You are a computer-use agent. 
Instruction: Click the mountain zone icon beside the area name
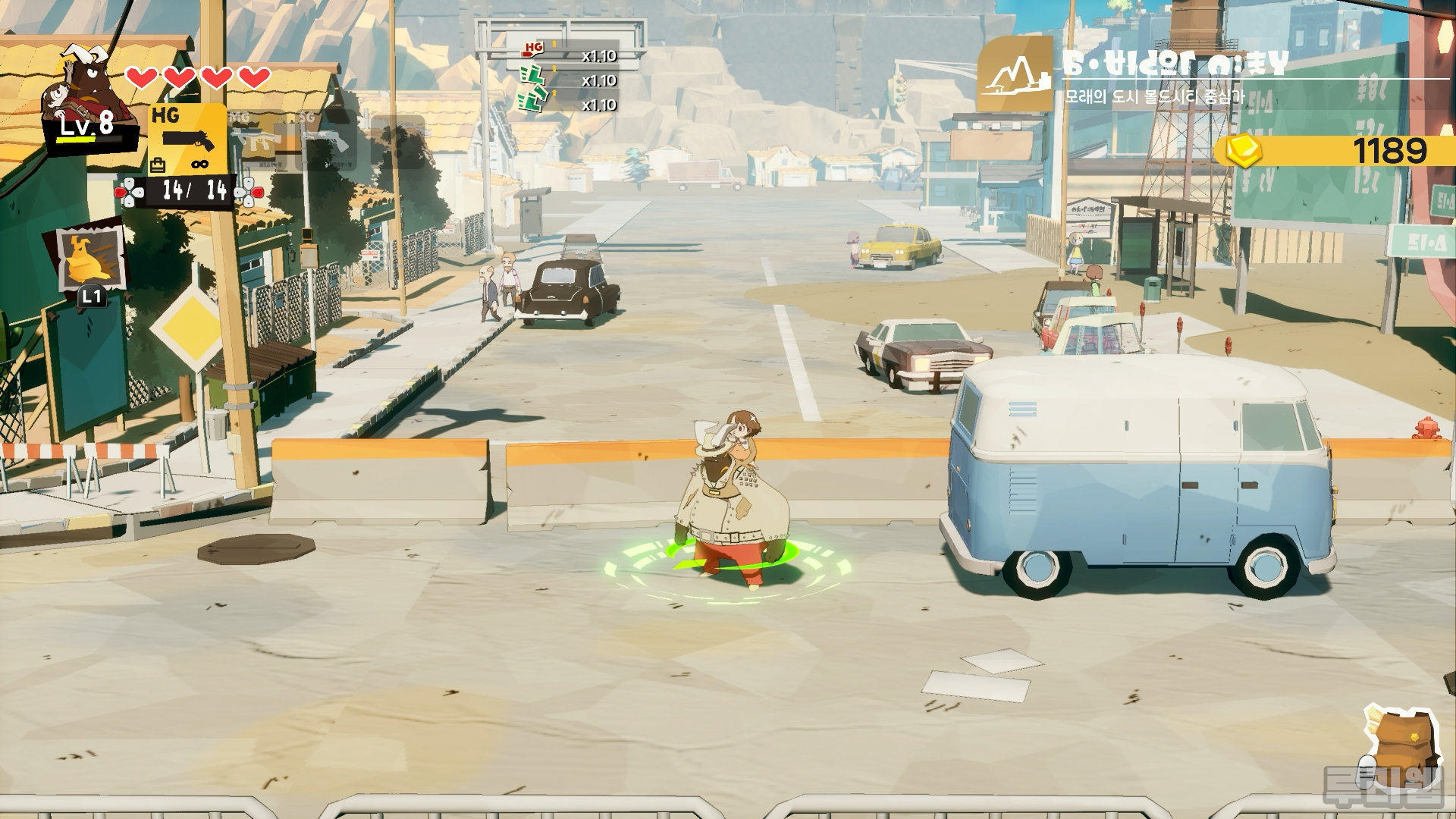coord(1015,74)
